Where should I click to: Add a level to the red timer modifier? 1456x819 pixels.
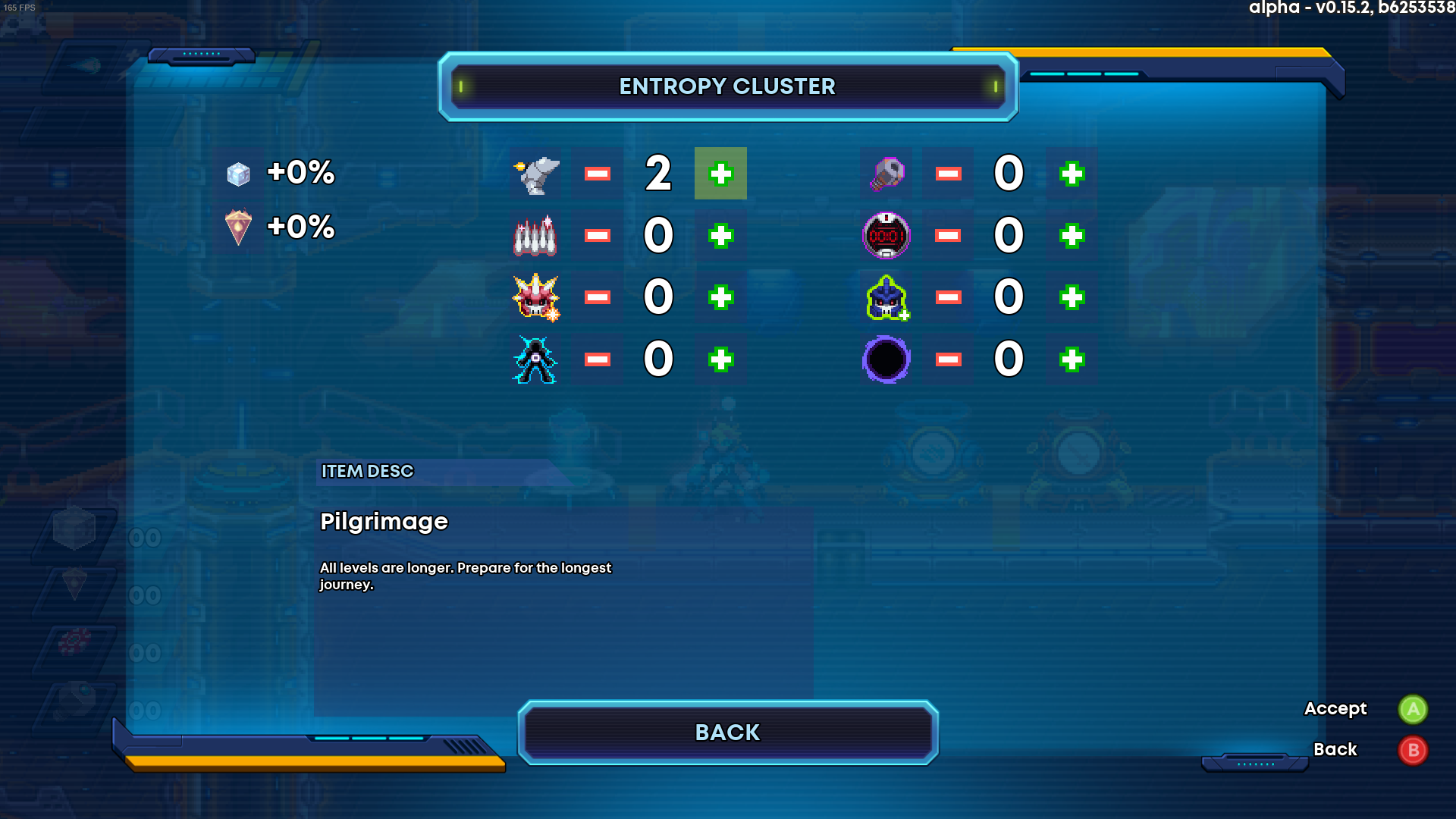(x=1072, y=236)
